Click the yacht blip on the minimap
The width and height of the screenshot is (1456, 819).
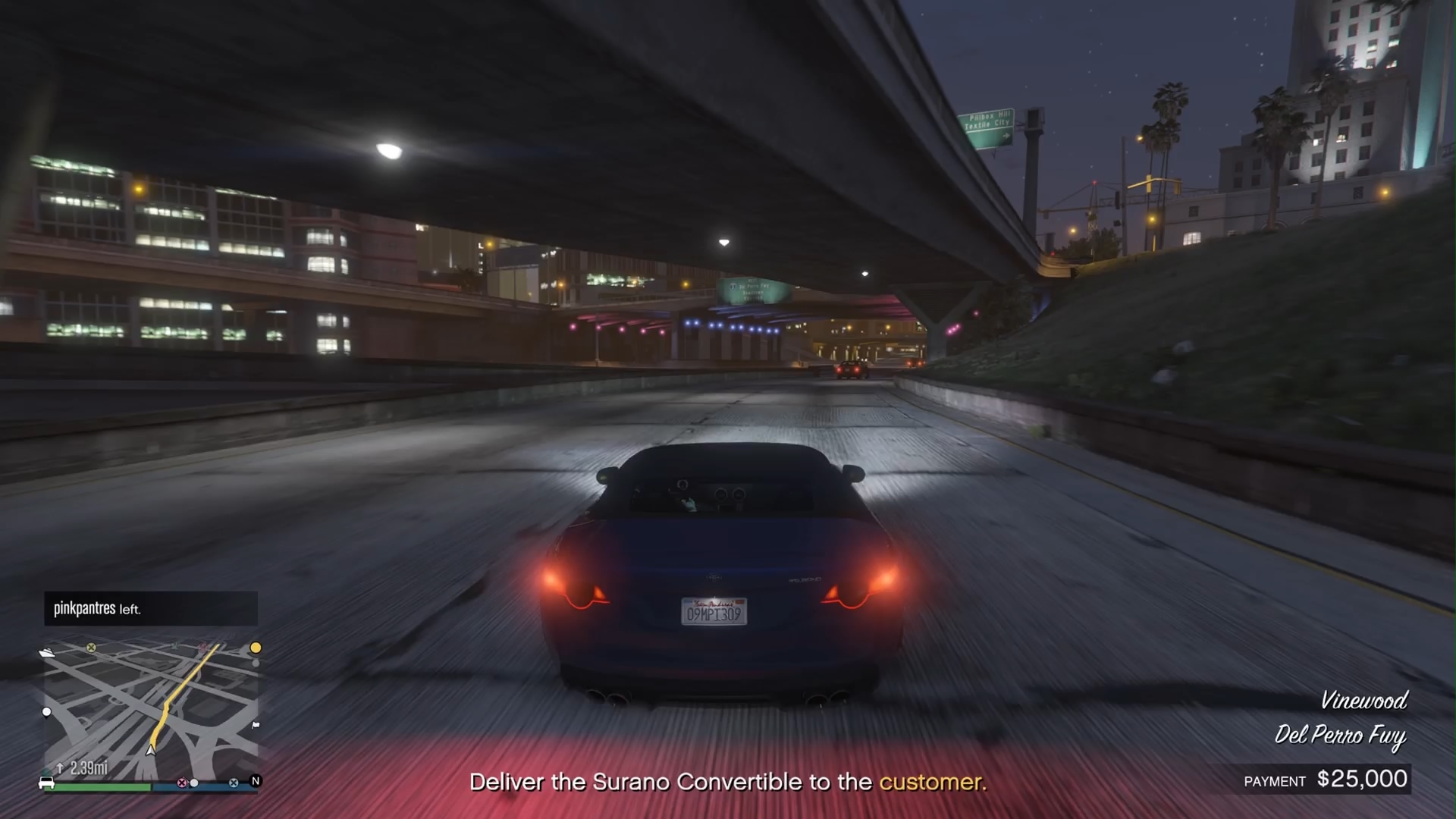tap(47, 651)
